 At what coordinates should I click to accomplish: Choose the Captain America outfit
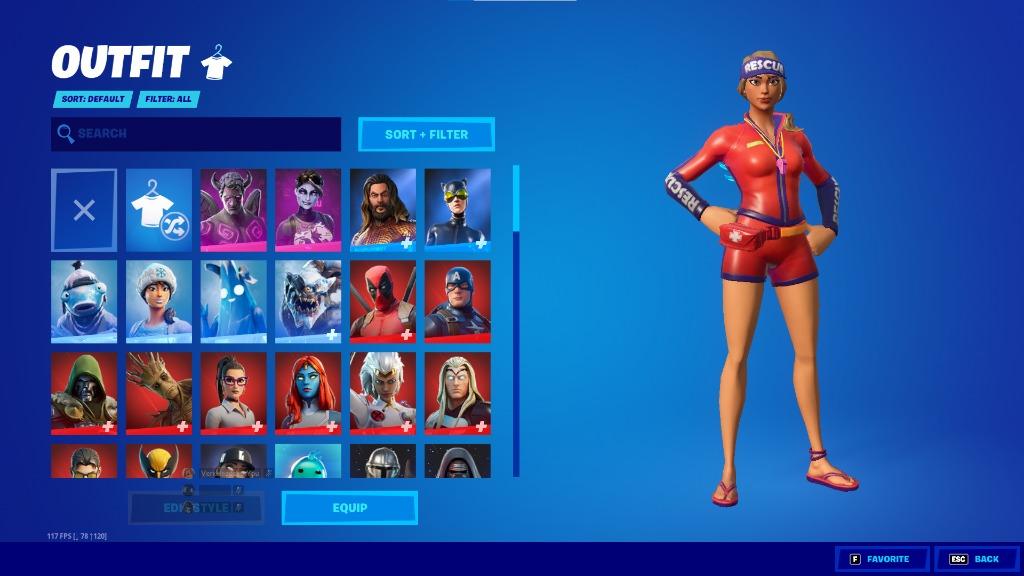click(x=457, y=300)
